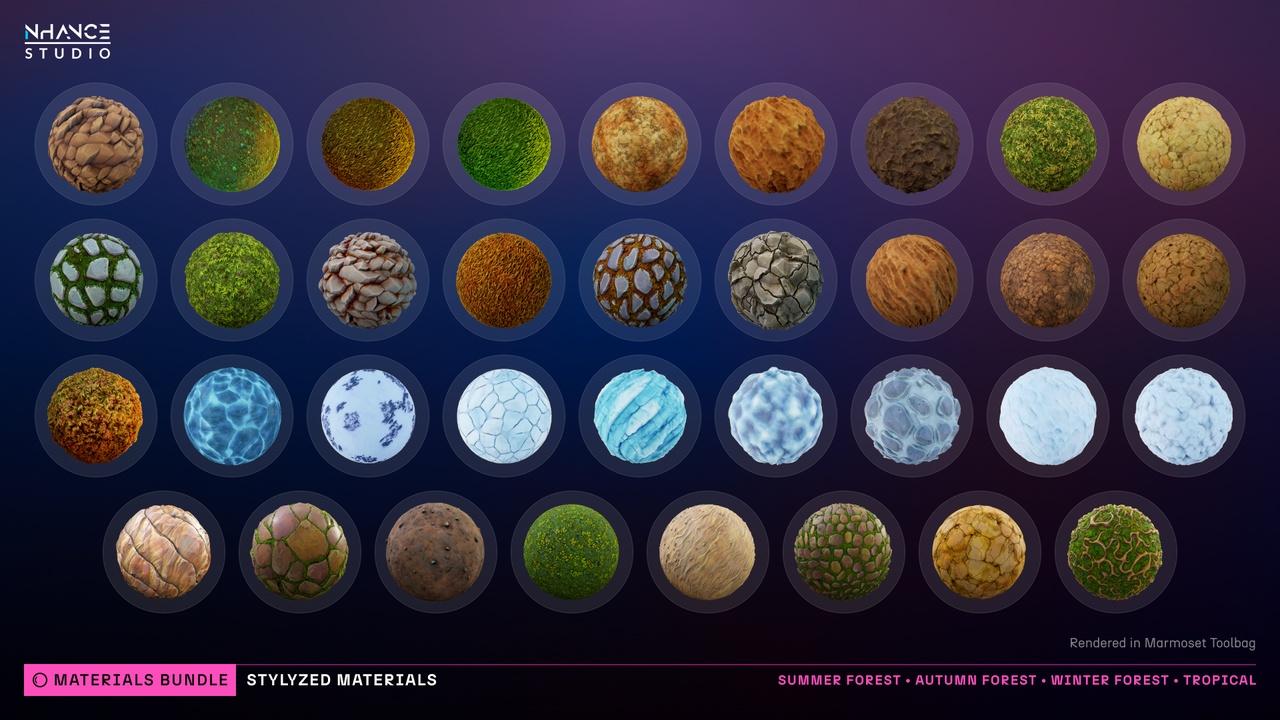Select the white snow sphere with purple patches

tap(368, 416)
